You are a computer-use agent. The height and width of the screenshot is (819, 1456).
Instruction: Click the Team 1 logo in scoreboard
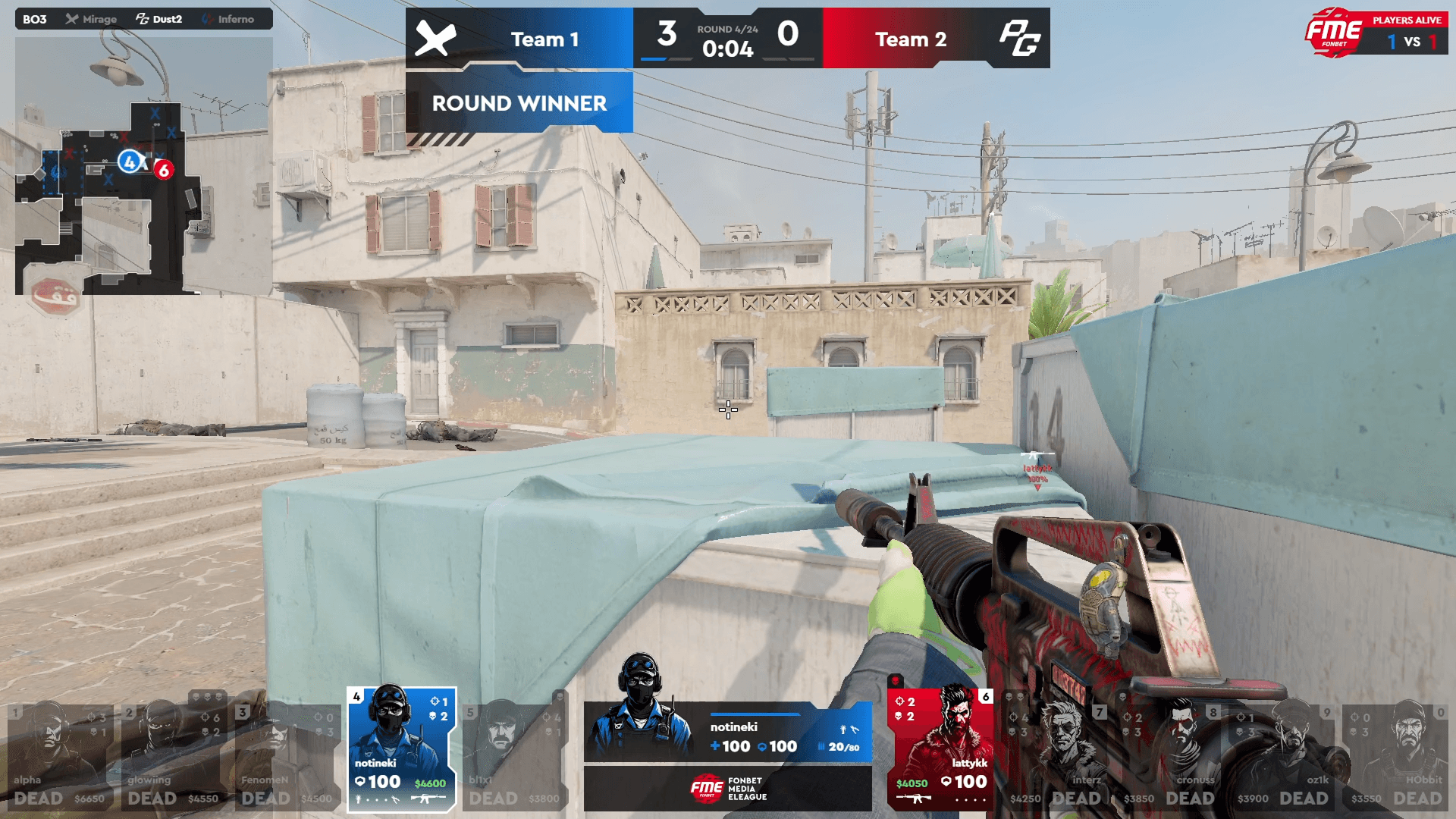pos(435,39)
